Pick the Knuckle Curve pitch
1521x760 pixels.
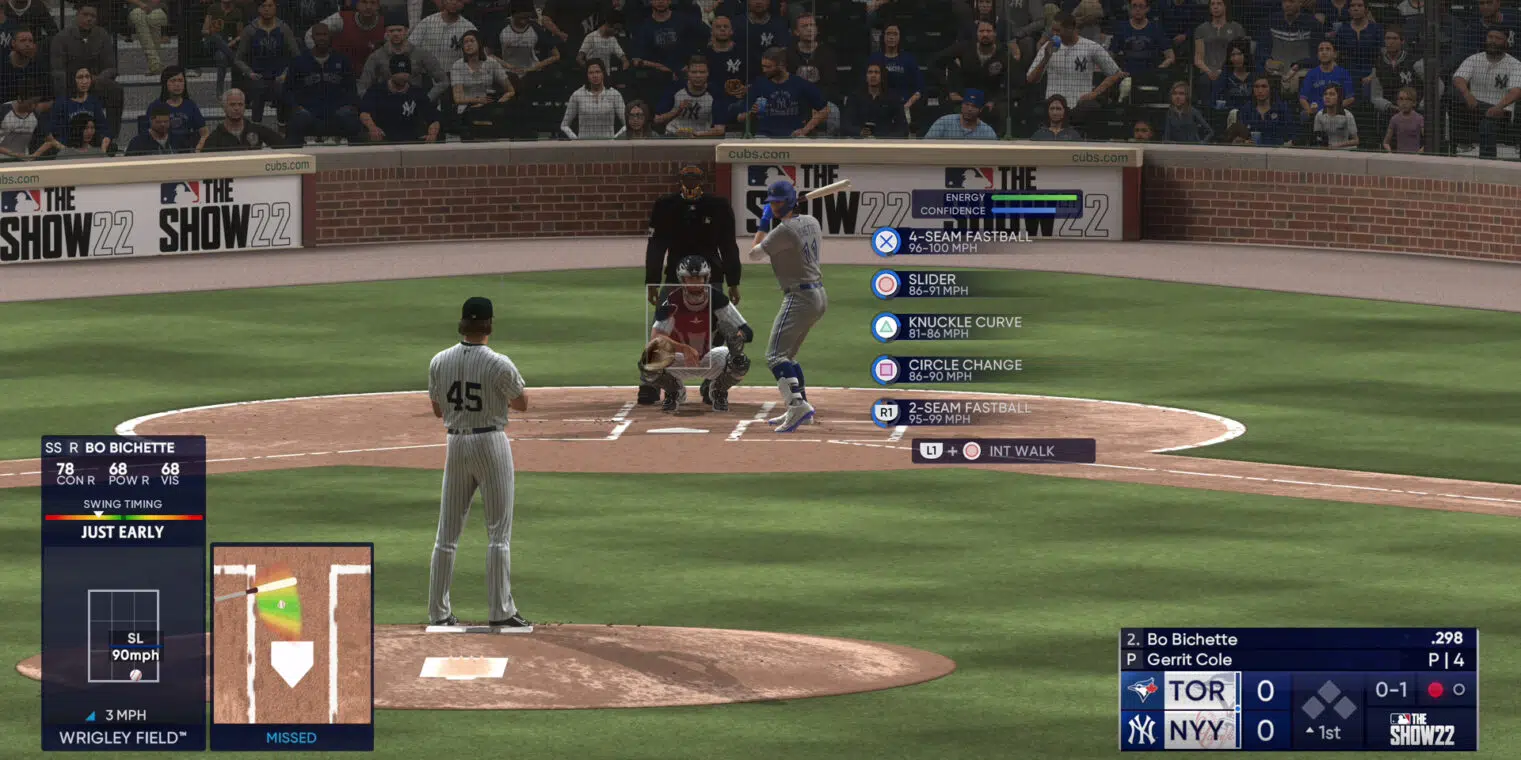point(948,327)
